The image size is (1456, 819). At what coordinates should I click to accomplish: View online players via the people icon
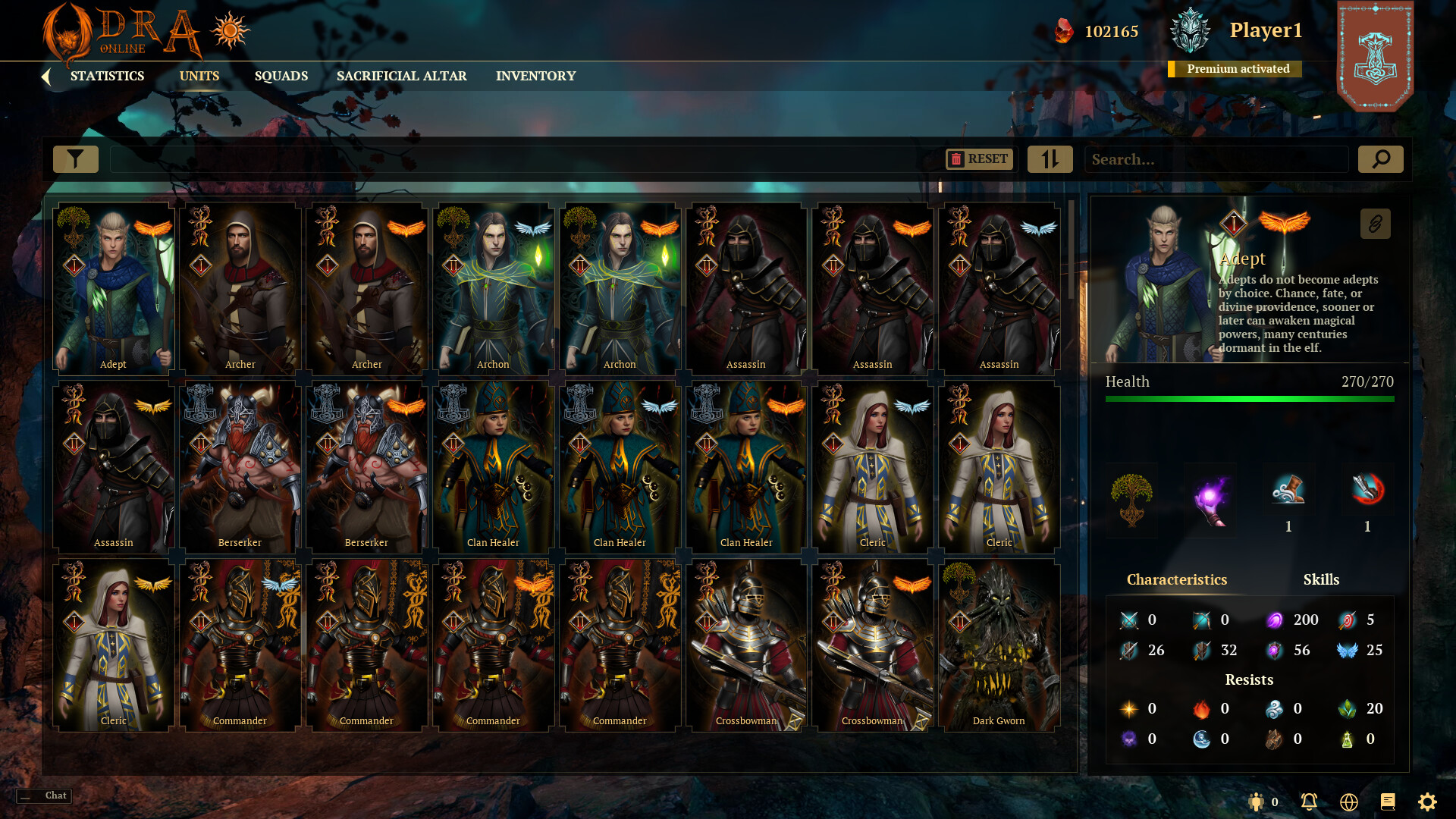click(1256, 802)
